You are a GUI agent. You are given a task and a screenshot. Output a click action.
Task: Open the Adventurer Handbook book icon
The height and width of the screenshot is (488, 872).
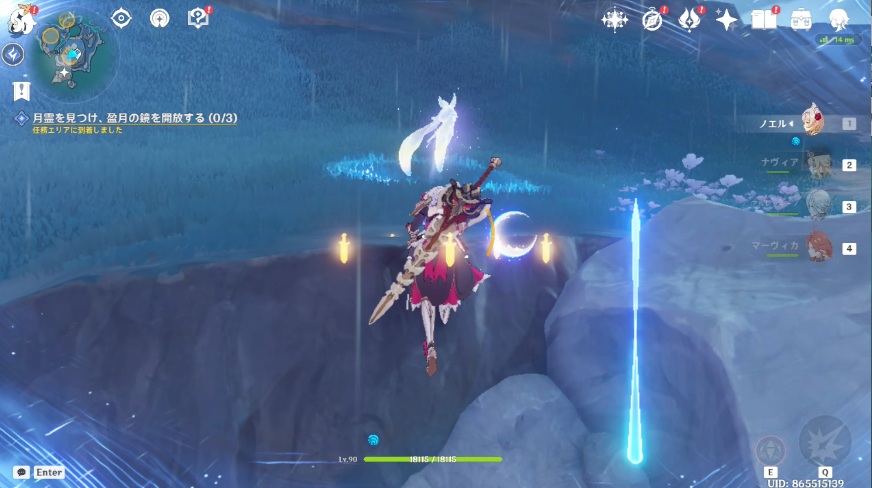[x=764, y=19]
